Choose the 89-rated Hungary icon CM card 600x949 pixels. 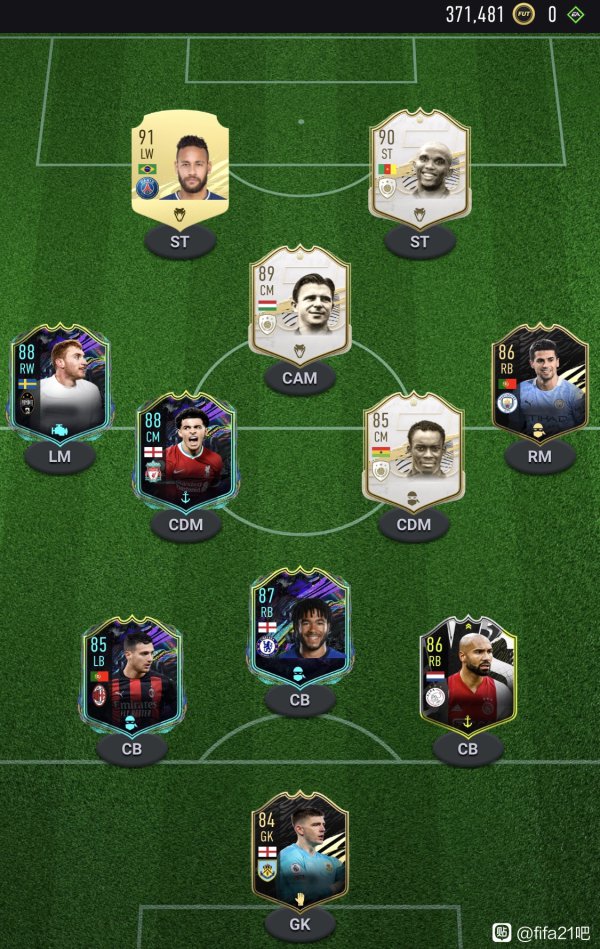coord(300,303)
